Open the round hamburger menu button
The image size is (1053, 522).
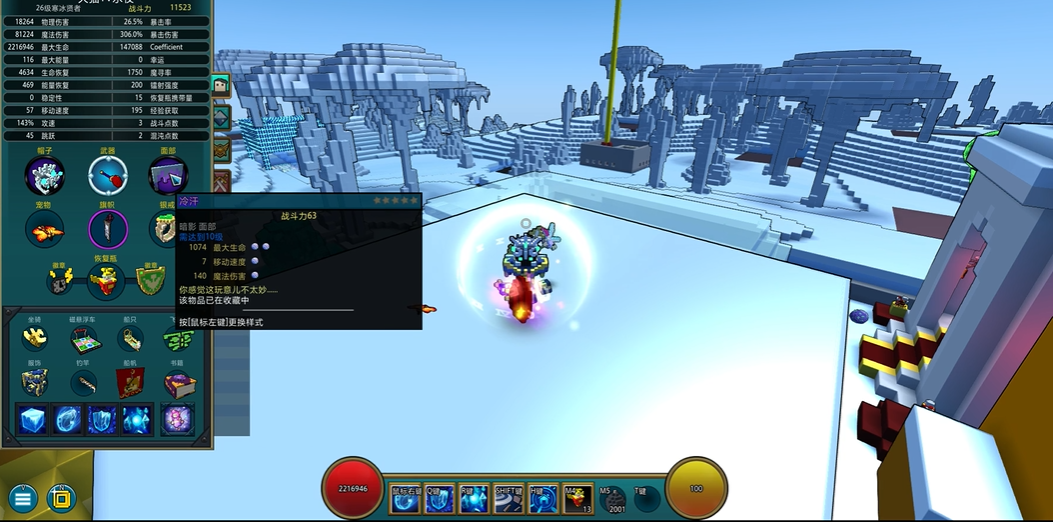[x=23, y=497]
